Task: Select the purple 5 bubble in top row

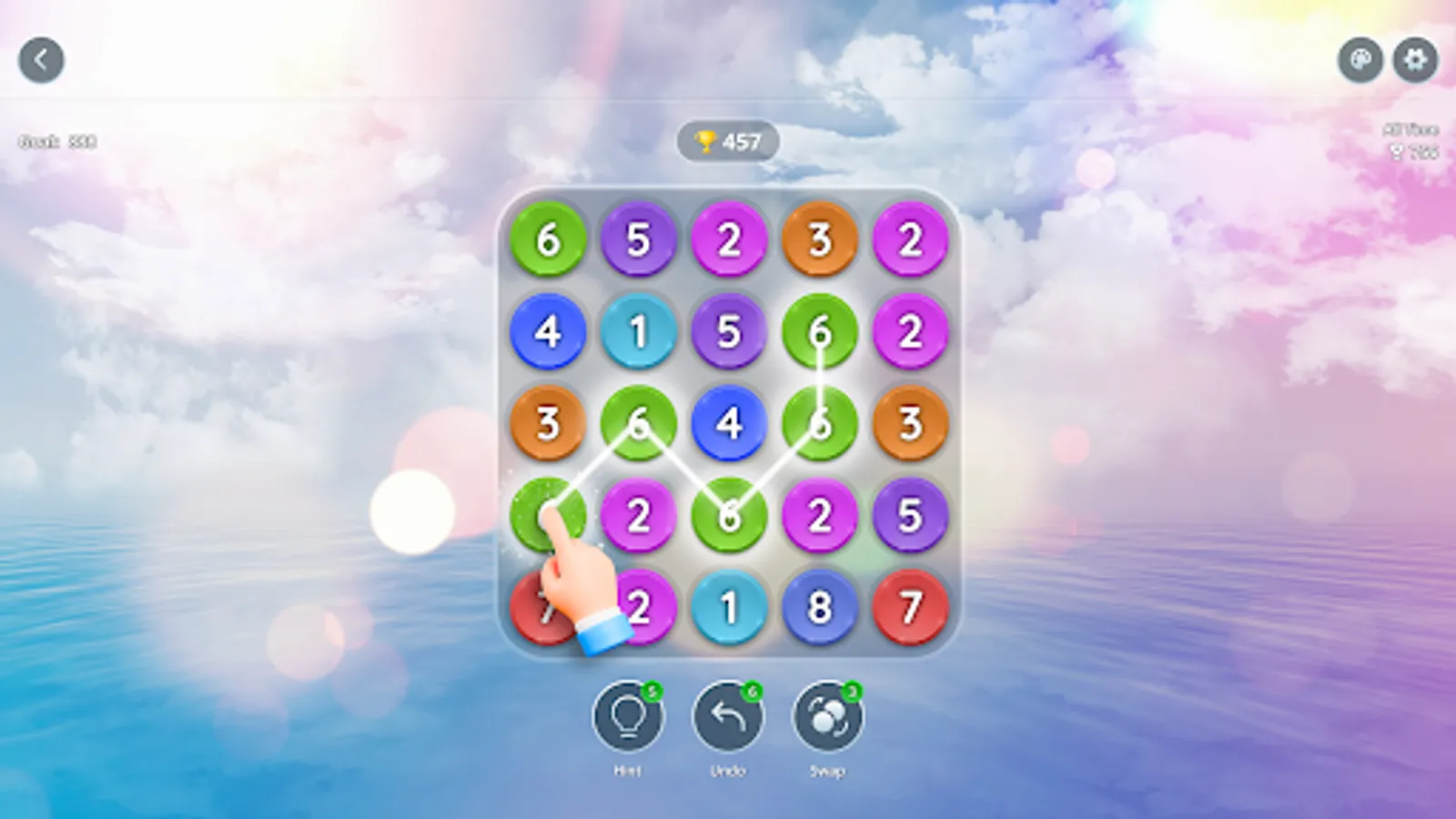Action: click(638, 240)
